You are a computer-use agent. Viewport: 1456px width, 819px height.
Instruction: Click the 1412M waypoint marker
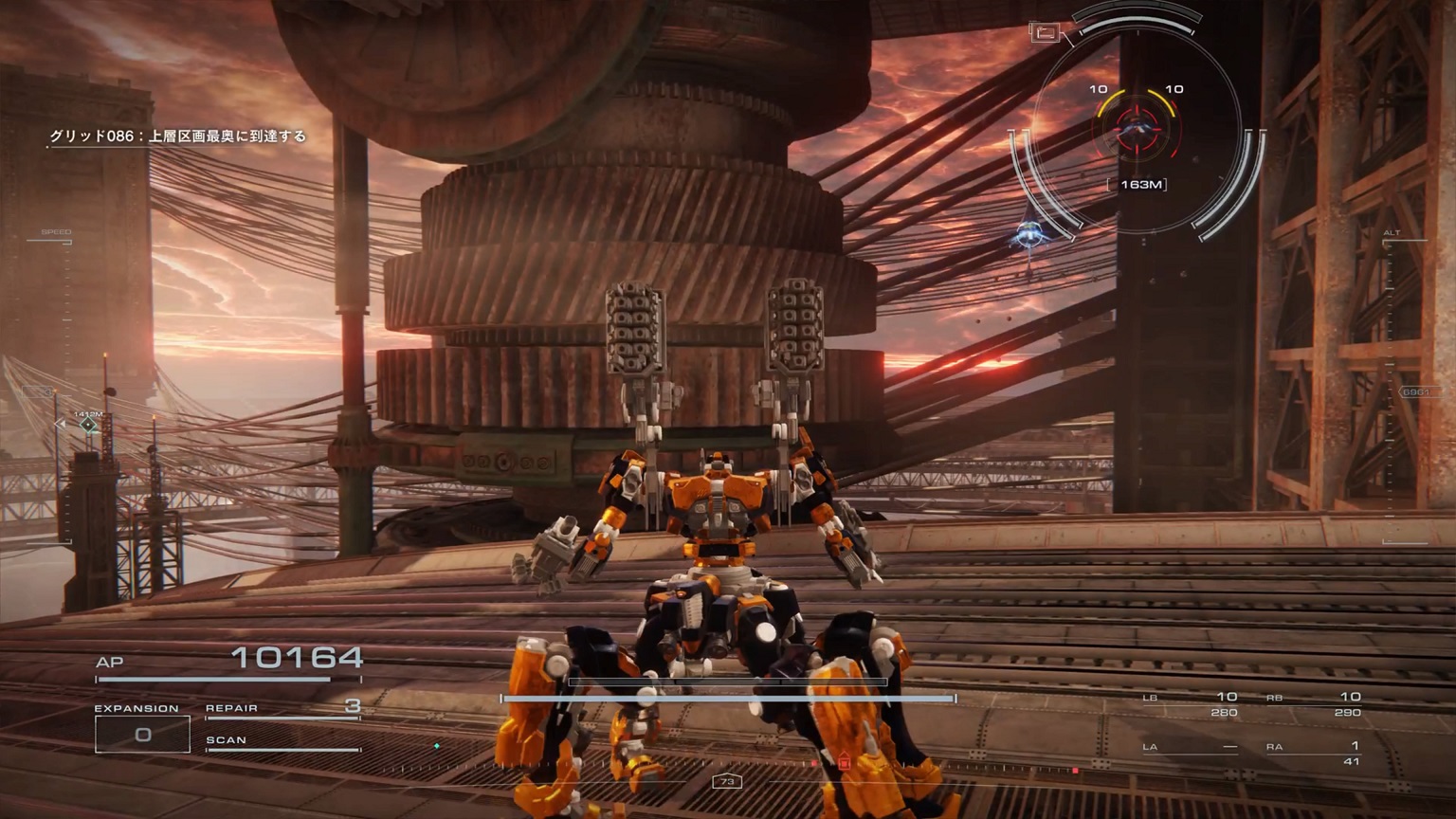click(88, 425)
